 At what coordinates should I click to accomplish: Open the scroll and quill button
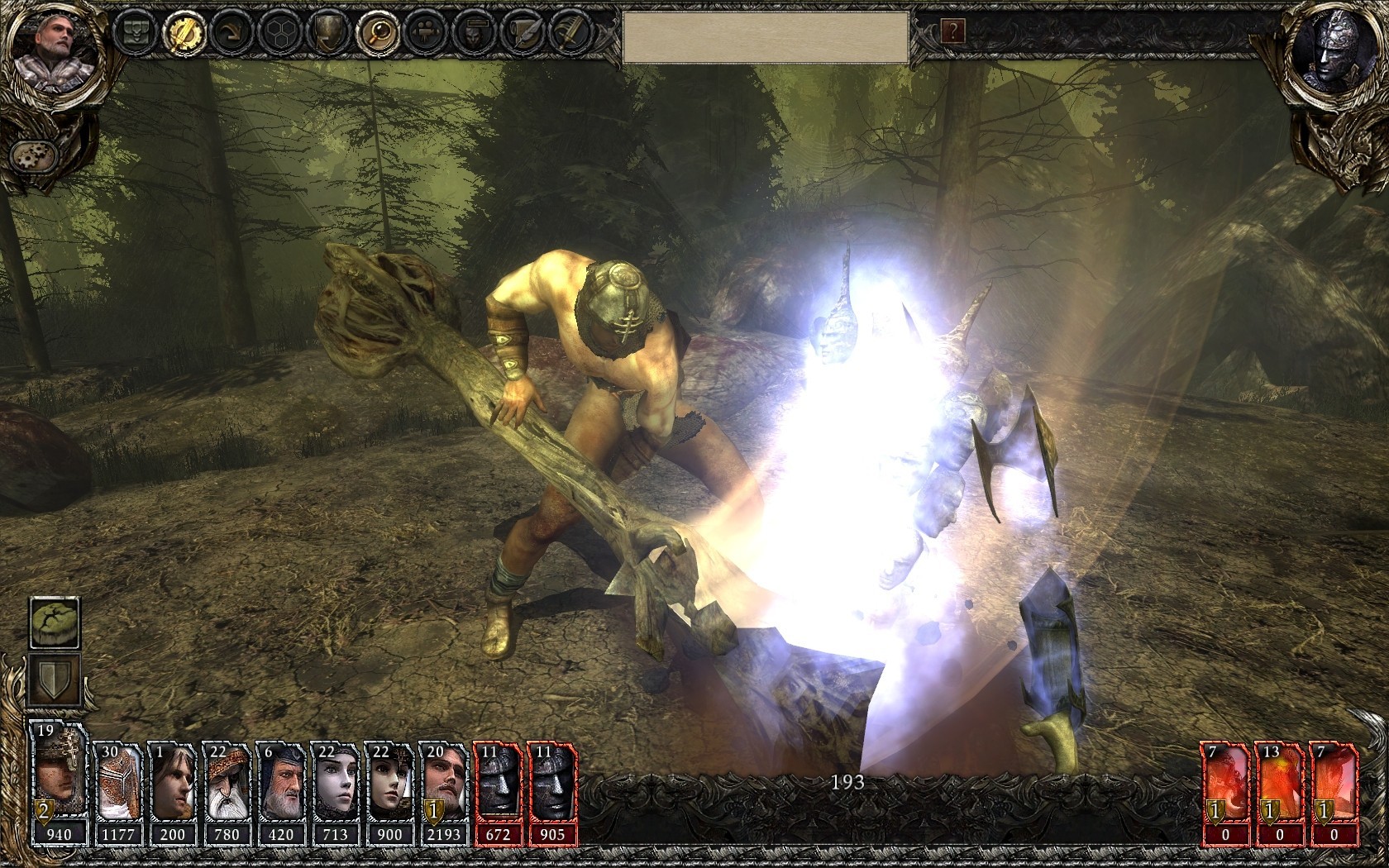tap(523, 33)
